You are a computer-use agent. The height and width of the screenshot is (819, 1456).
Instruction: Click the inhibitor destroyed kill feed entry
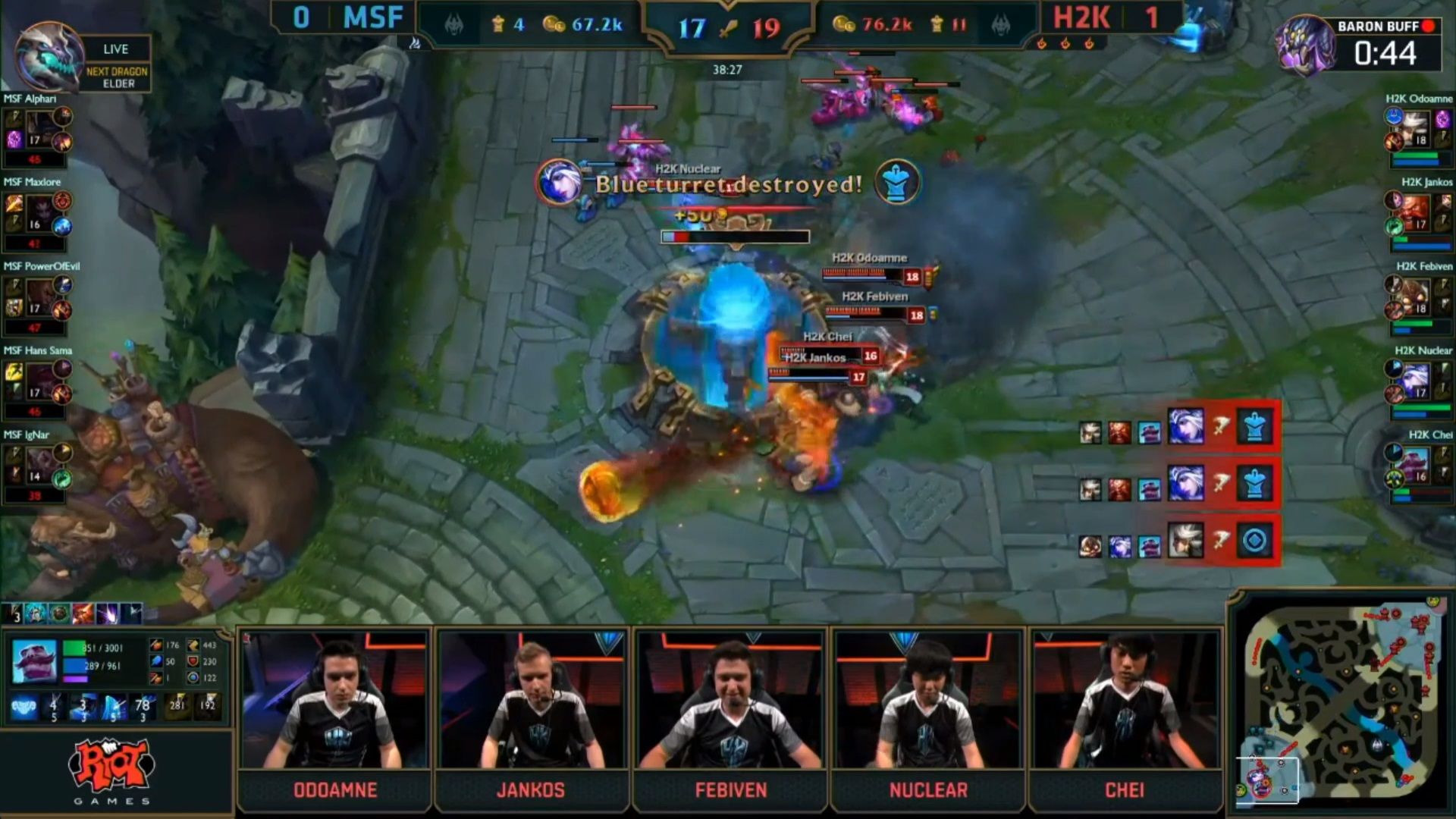[1180, 541]
